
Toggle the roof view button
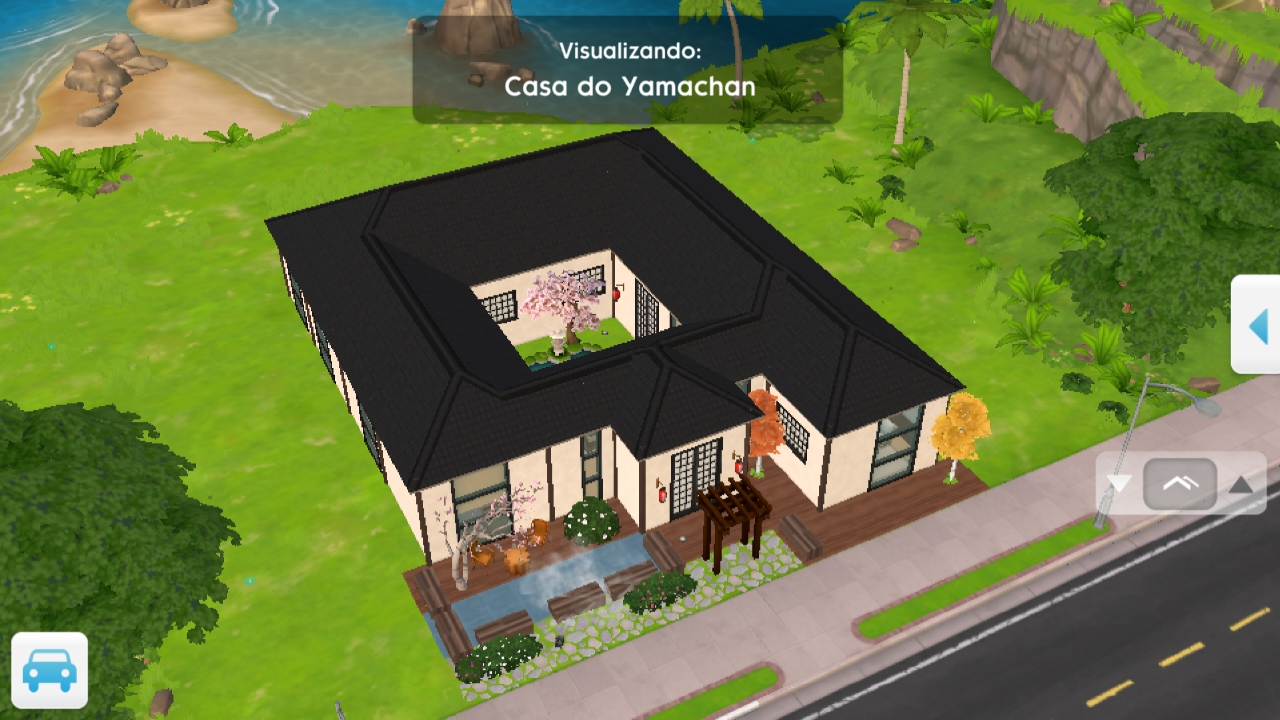point(1180,485)
